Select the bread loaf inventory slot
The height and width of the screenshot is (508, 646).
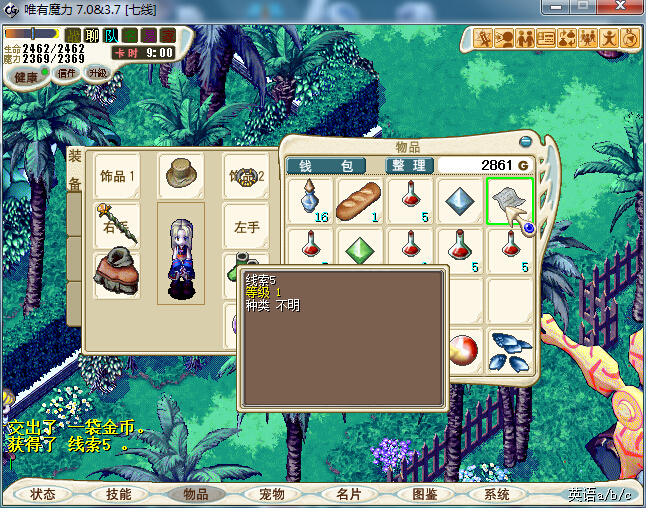360,201
